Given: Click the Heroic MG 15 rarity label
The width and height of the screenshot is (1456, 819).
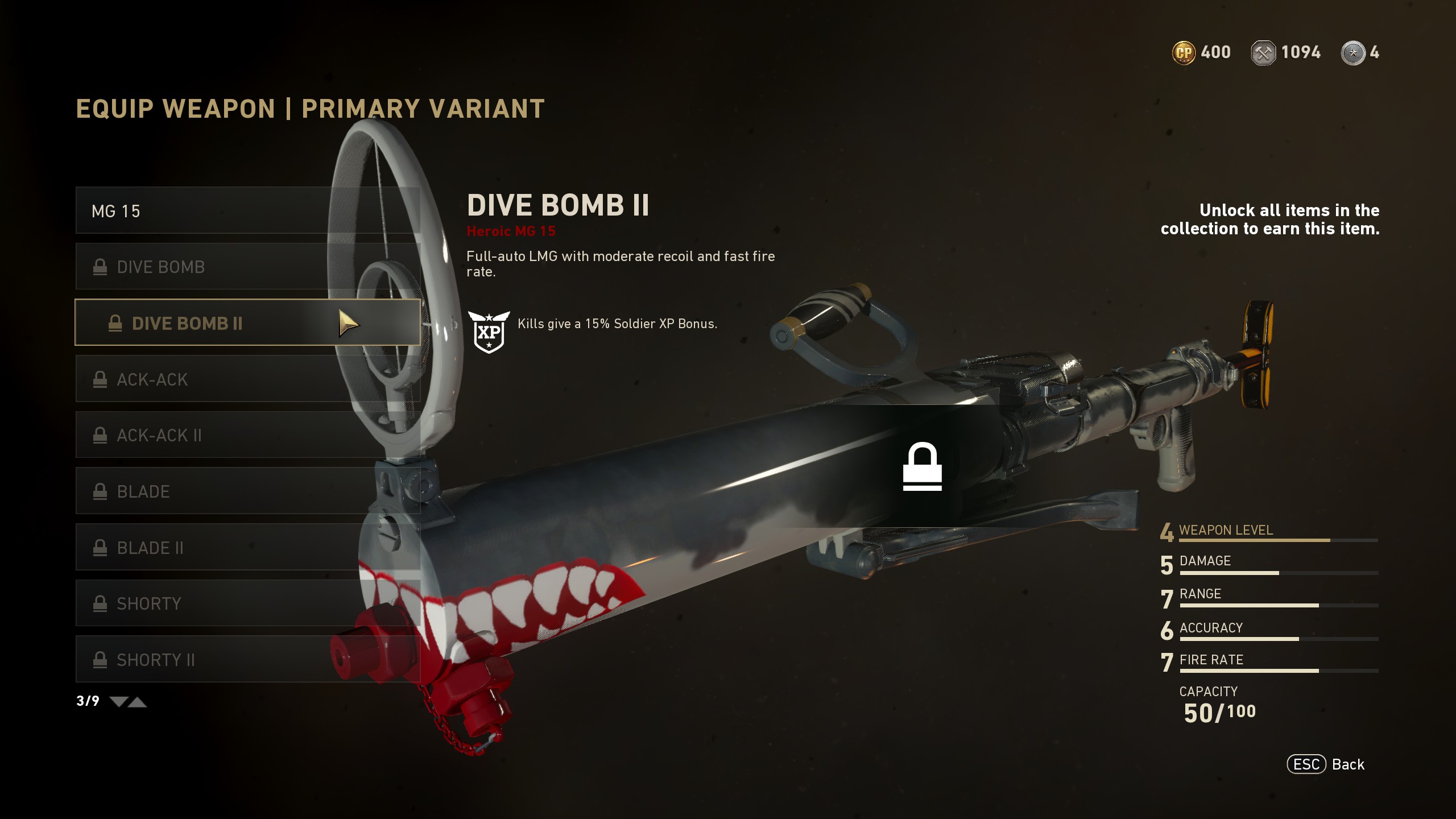Looking at the screenshot, I should click(x=512, y=231).
